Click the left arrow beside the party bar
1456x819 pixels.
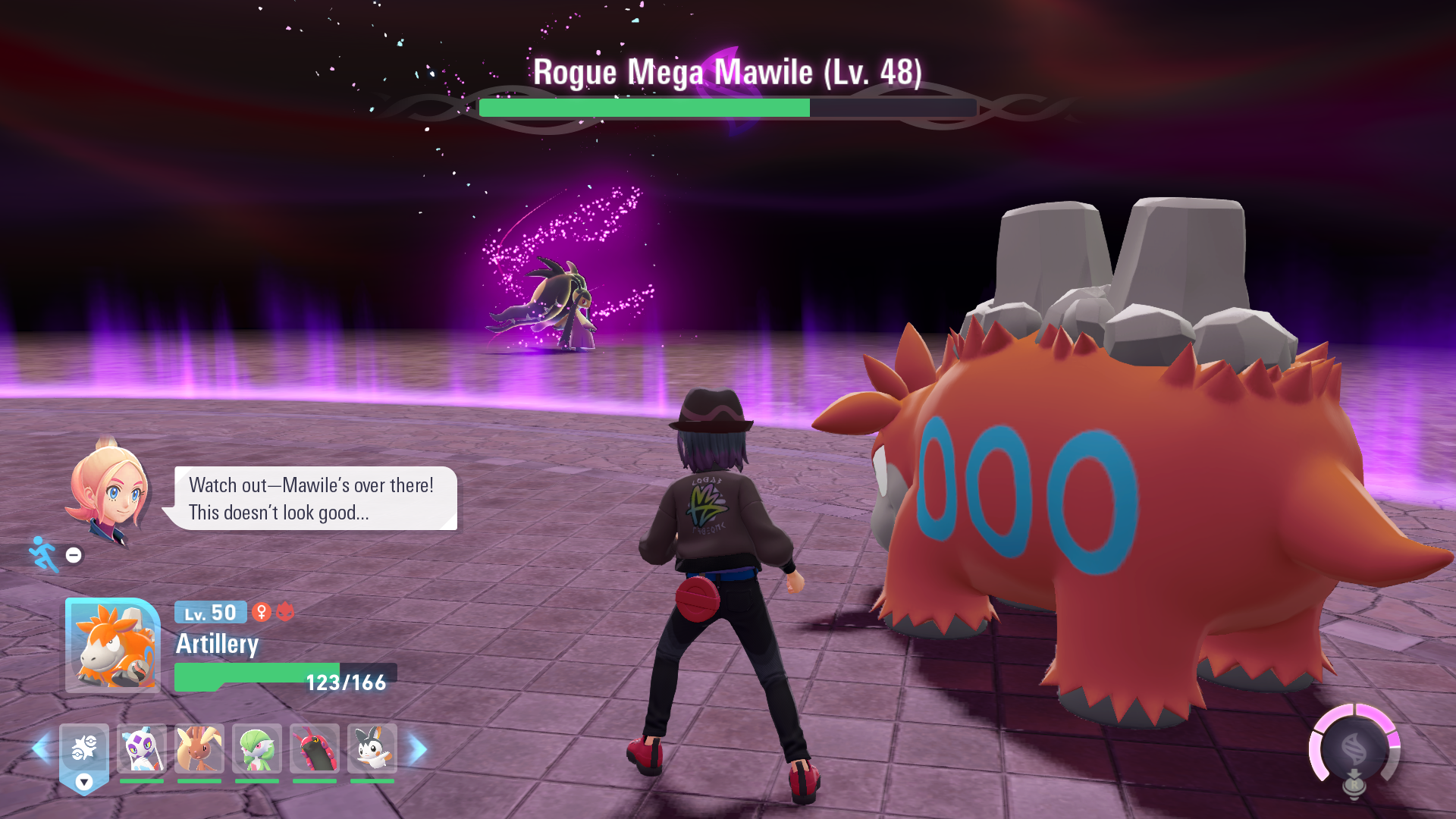(41, 749)
